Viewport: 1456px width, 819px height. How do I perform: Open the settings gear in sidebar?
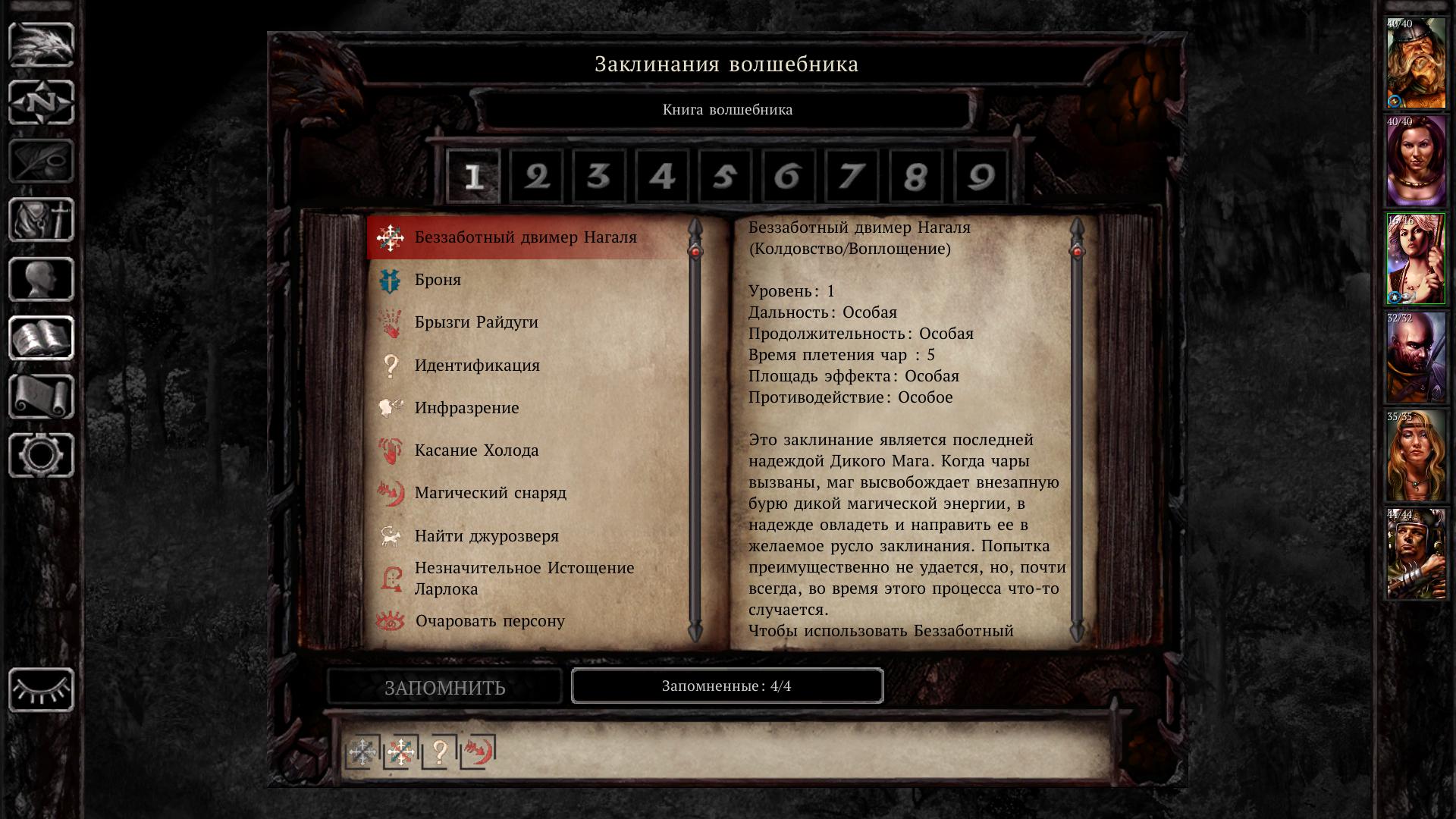pyautogui.click(x=41, y=455)
